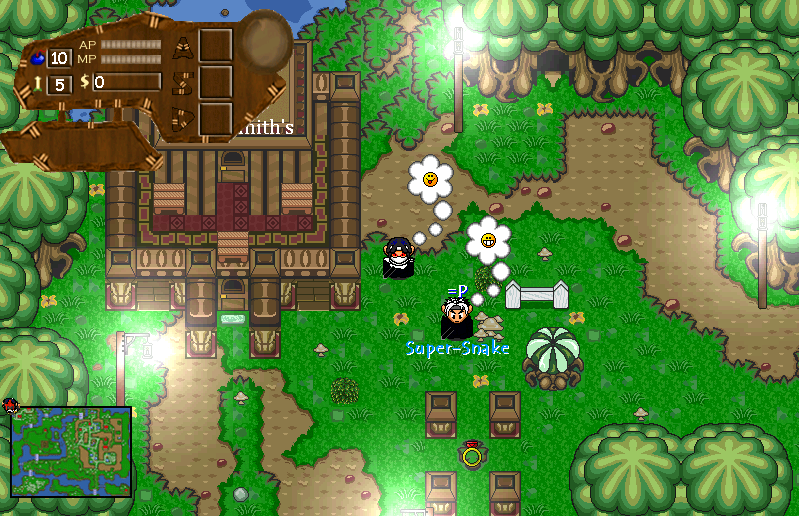Select the S item slot

215,82
